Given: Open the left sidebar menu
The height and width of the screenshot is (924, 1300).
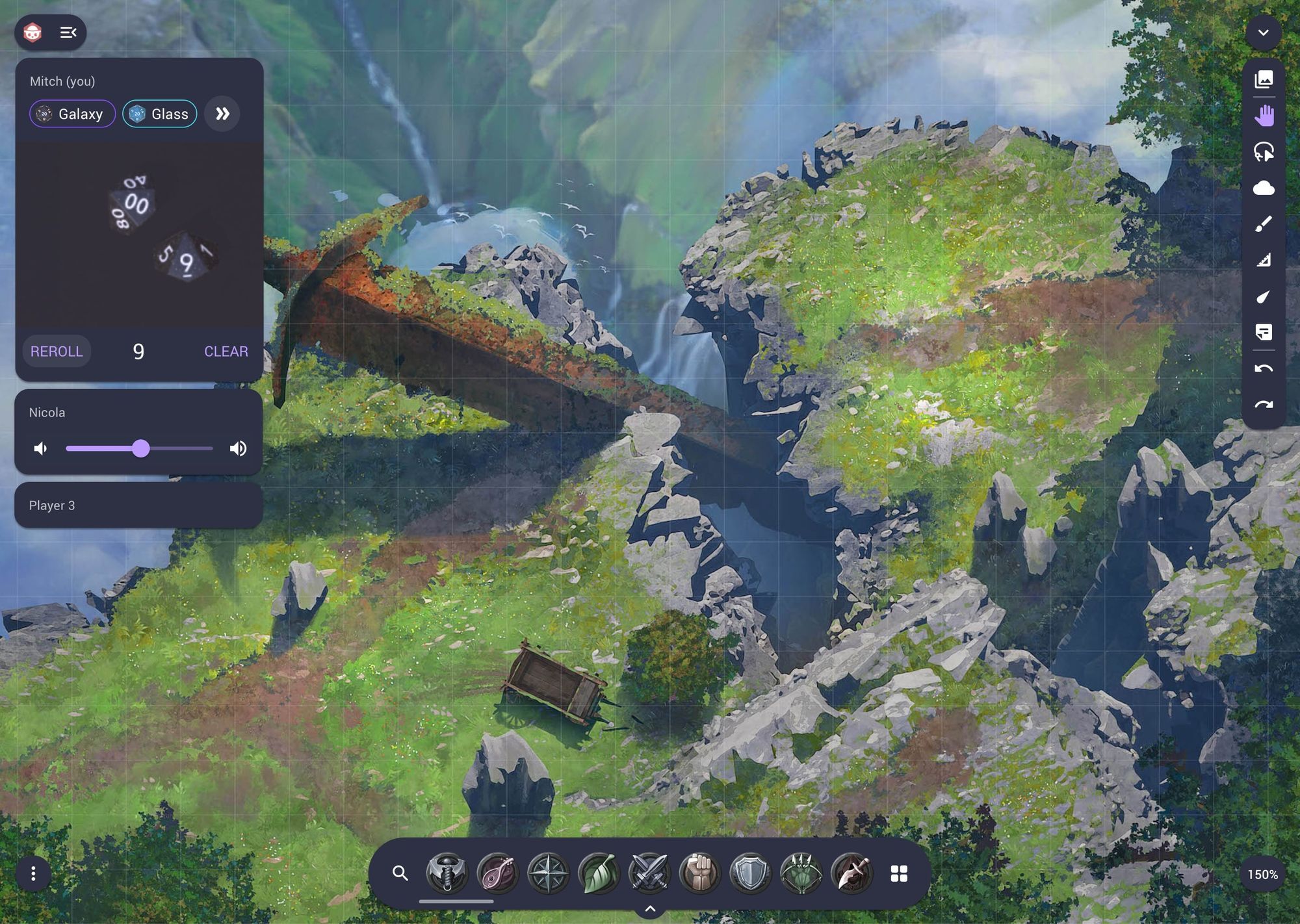Looking at the screenshot, I should [69, 32].
